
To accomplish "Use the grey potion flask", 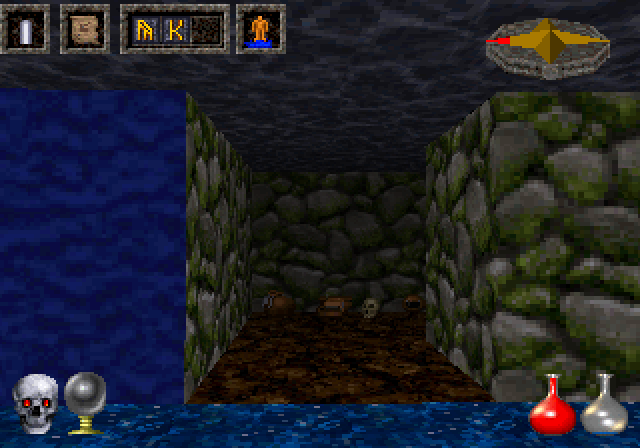I will 601,404.
